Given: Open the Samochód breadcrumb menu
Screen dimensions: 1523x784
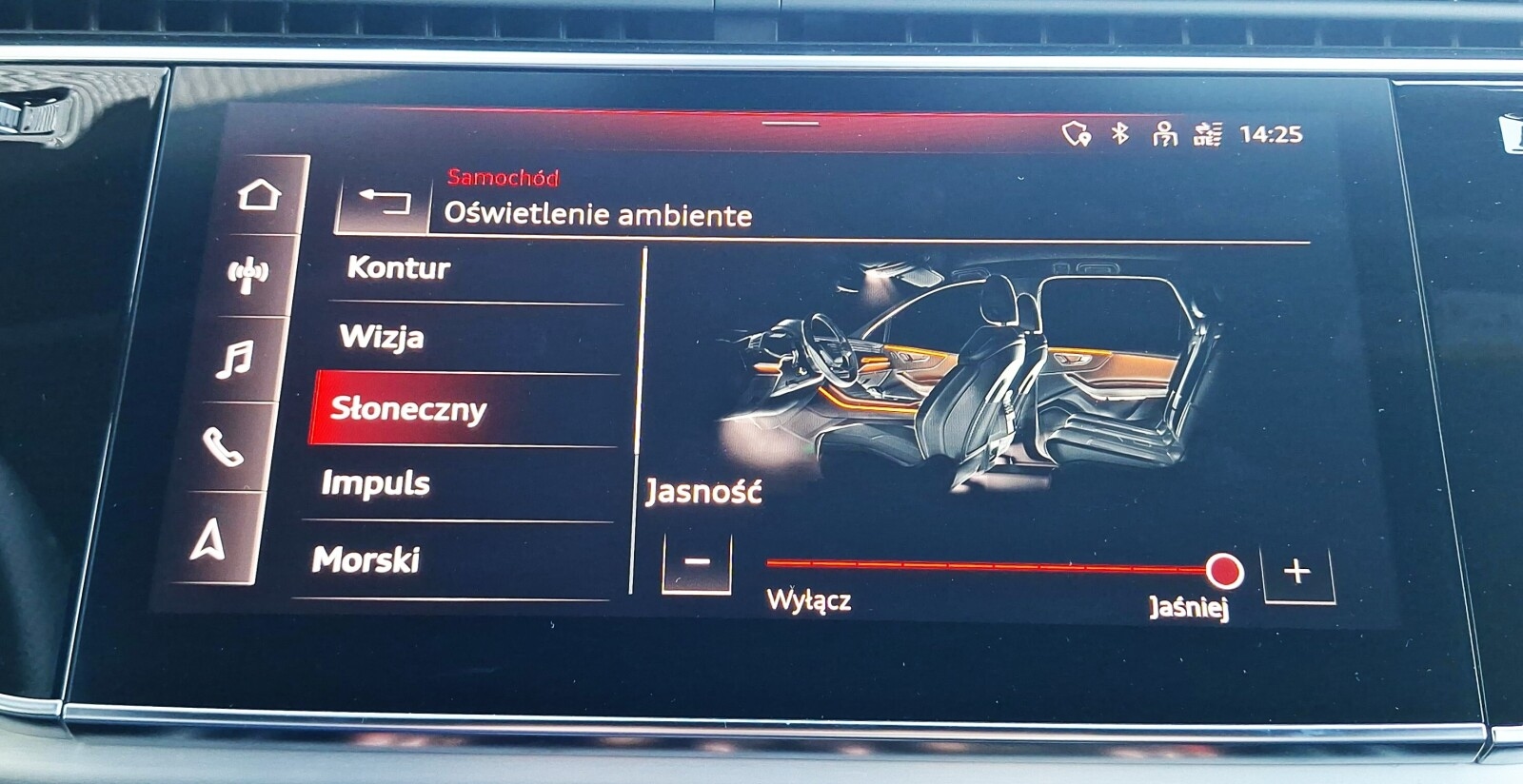Looking at the screenshot, I should pos(504,176).
